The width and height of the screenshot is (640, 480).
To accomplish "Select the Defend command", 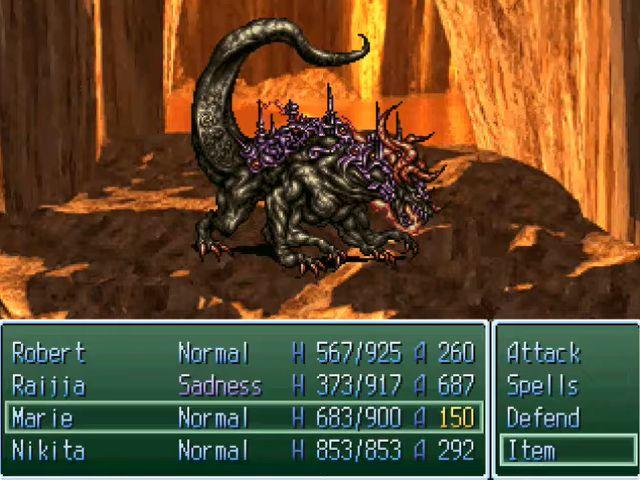I will 543,417.
